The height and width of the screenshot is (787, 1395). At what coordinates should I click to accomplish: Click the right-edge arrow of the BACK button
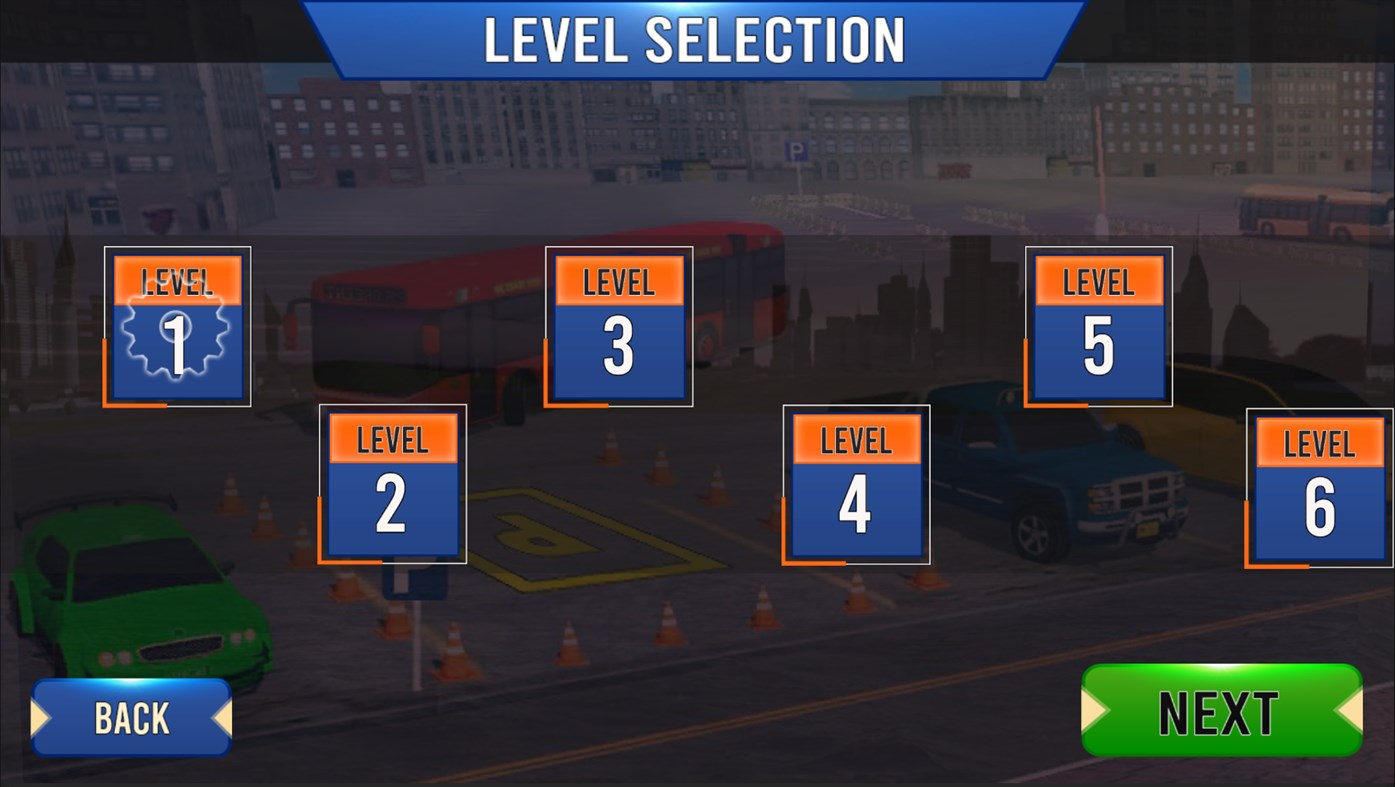(x=223, y=715)
